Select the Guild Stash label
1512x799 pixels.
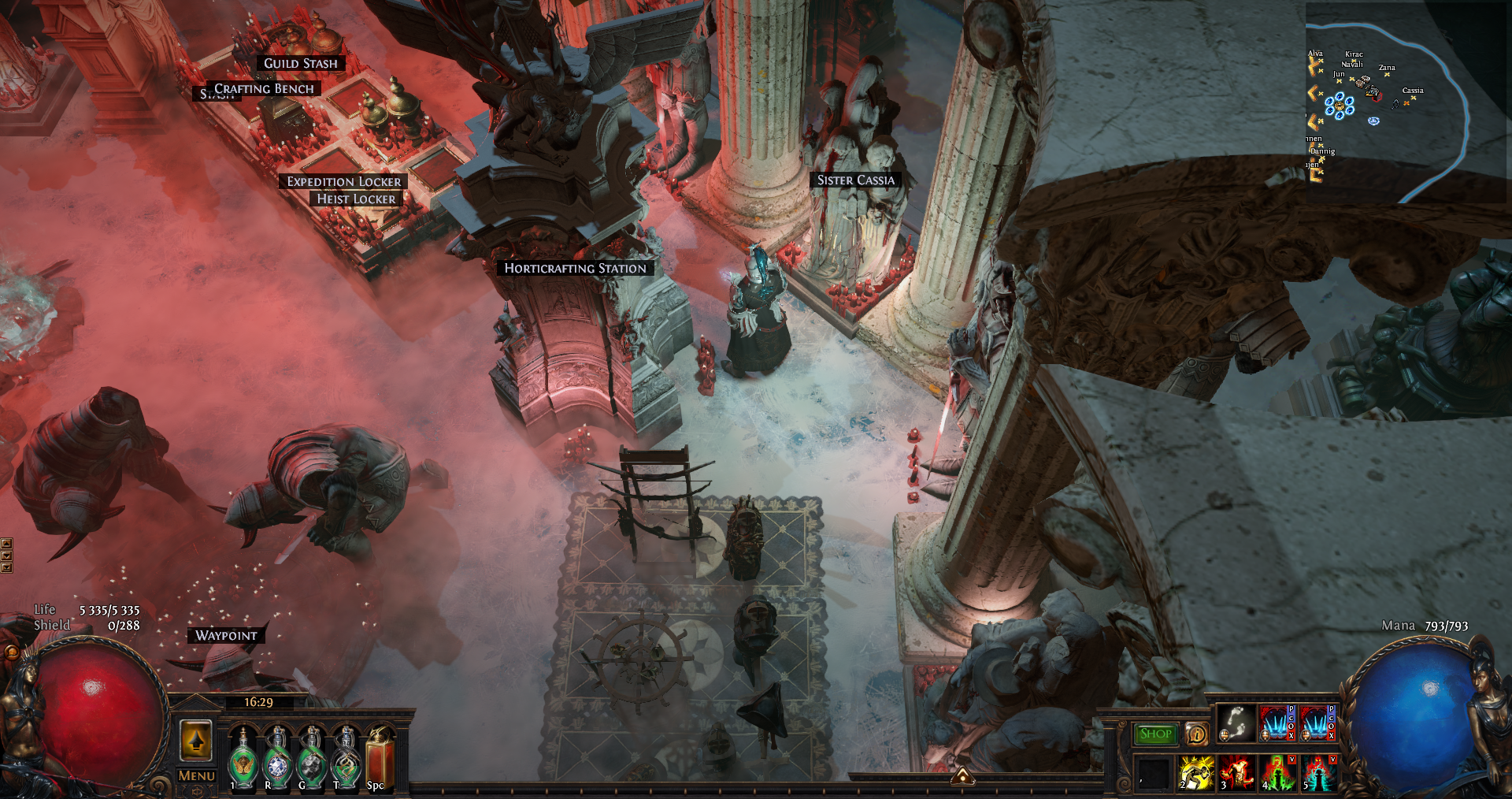coord(300,64)
